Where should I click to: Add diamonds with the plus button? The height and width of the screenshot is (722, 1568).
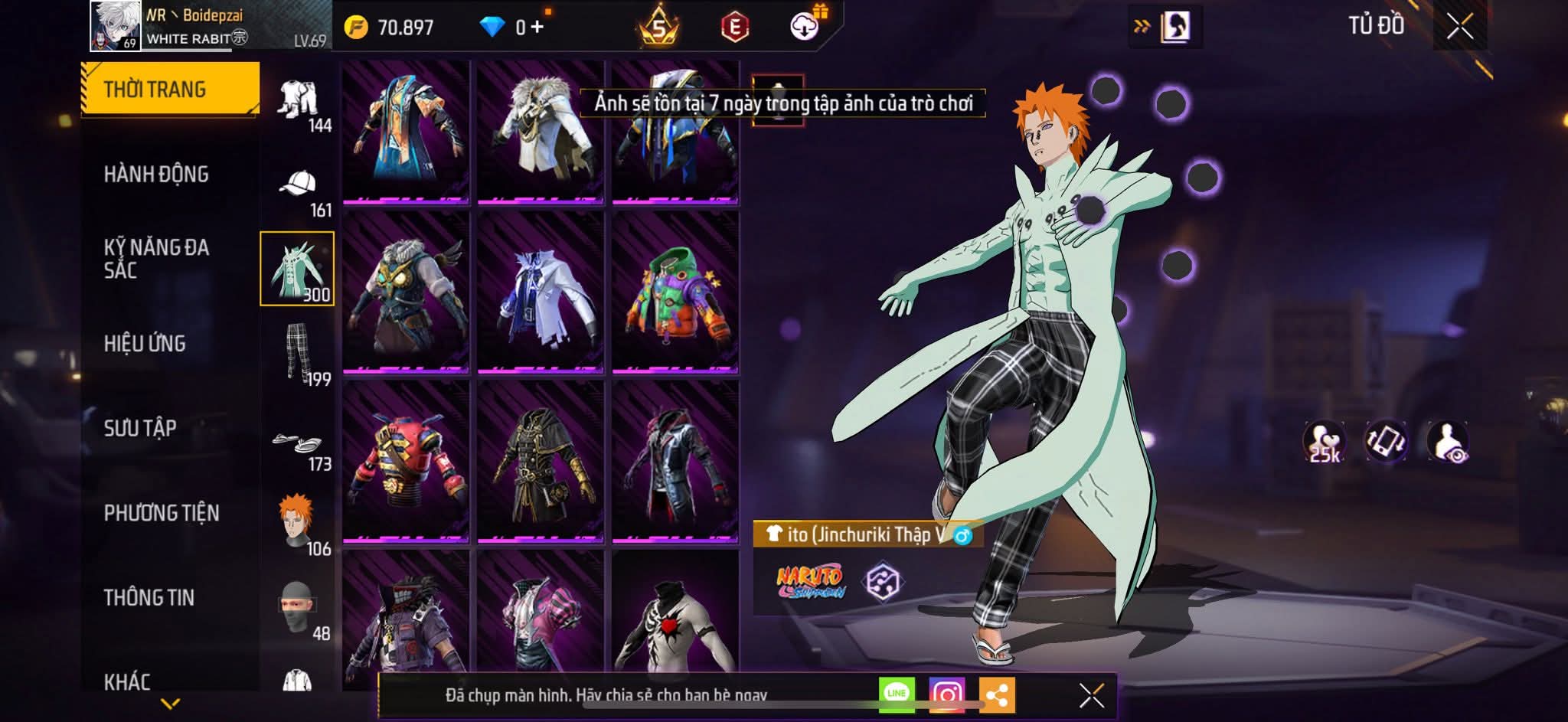pos(537,28)
